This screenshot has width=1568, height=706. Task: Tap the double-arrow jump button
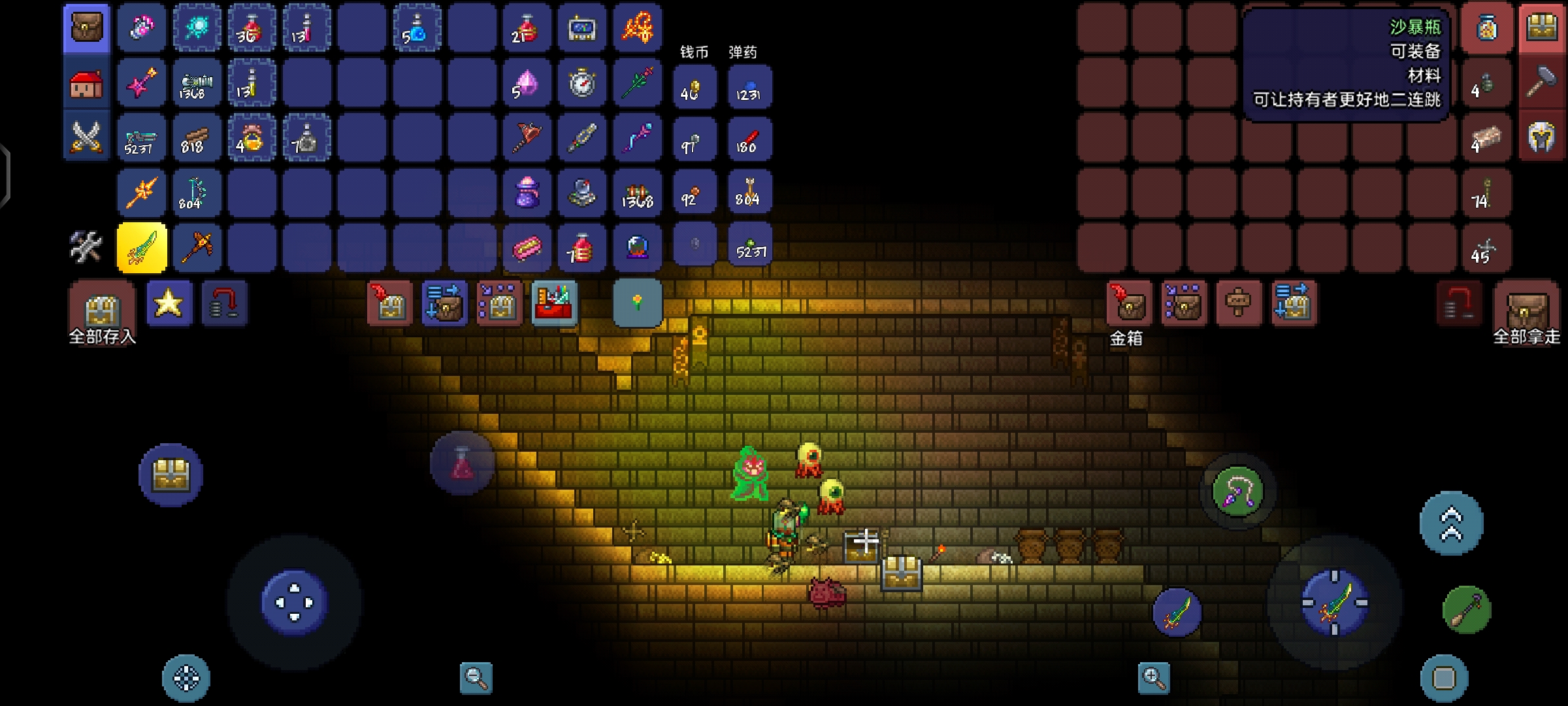[x=1451, y=524]
